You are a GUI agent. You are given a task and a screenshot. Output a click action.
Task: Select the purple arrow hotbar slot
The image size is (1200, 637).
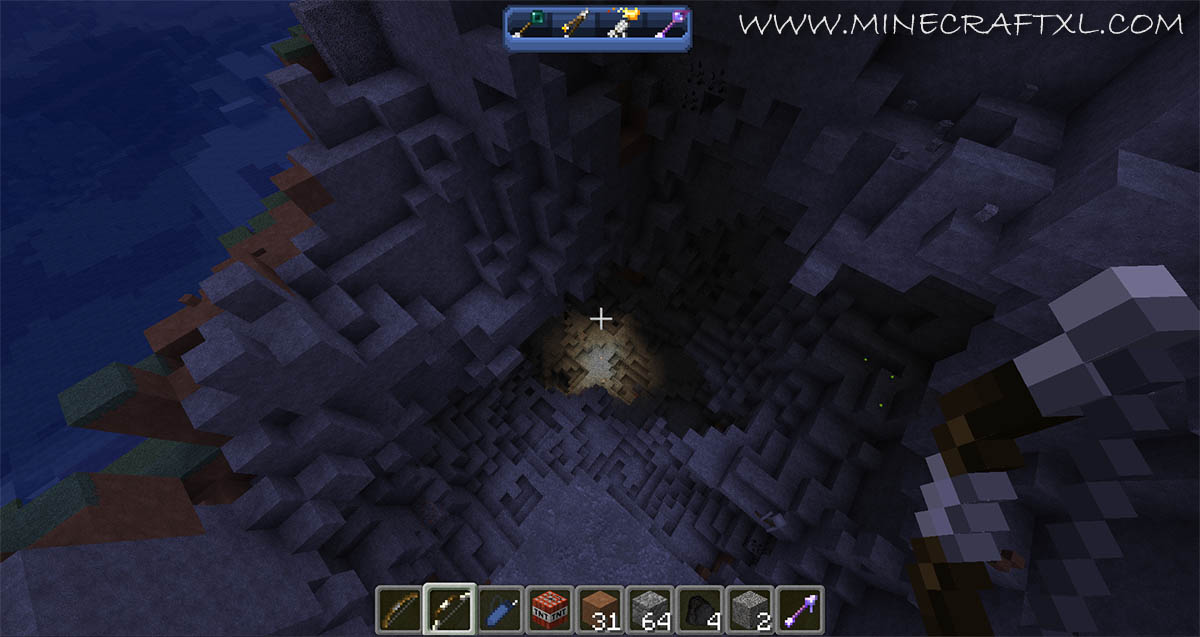click(x=799, y=608)
